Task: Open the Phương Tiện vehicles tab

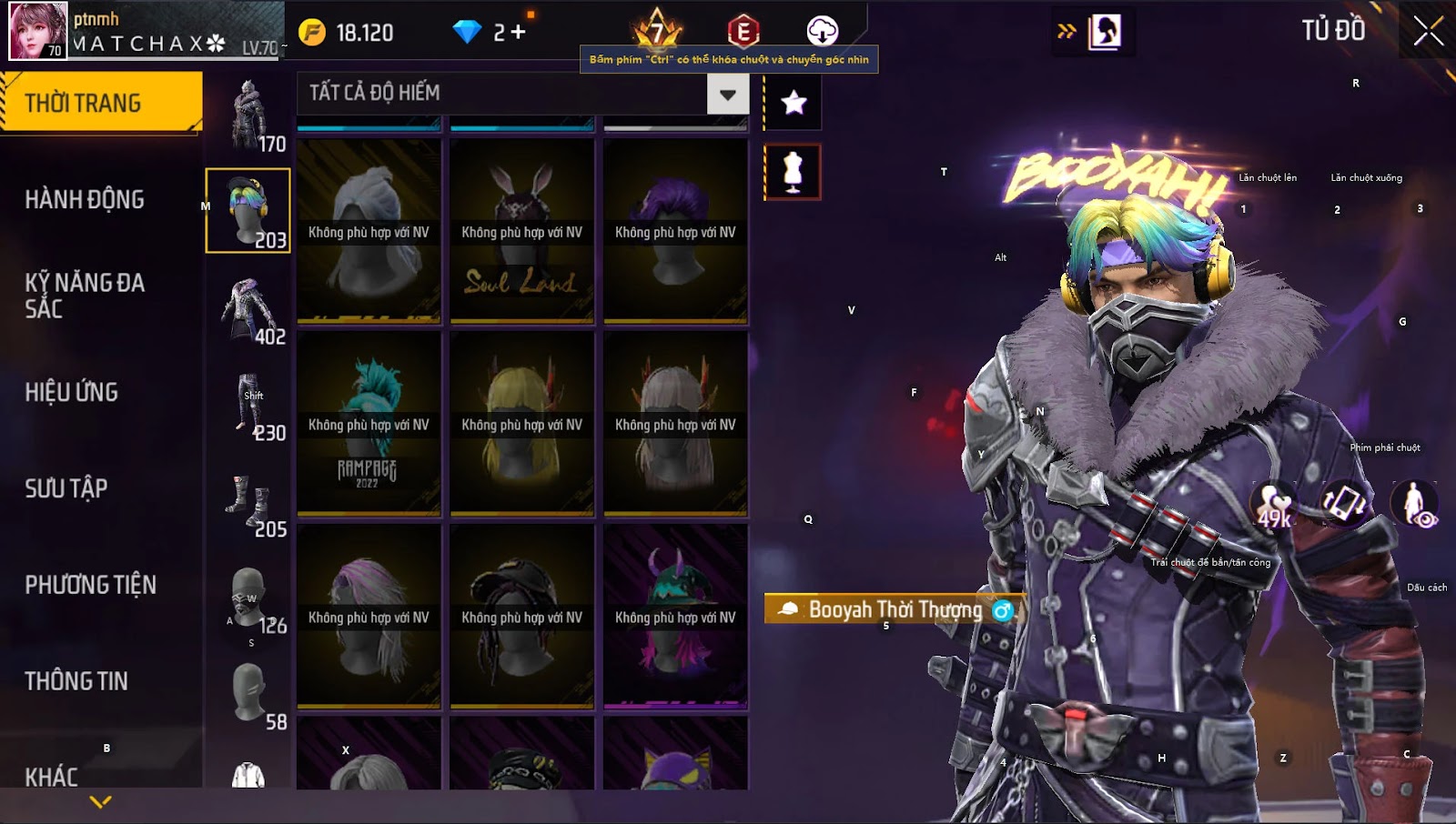Action: point(90,585)
